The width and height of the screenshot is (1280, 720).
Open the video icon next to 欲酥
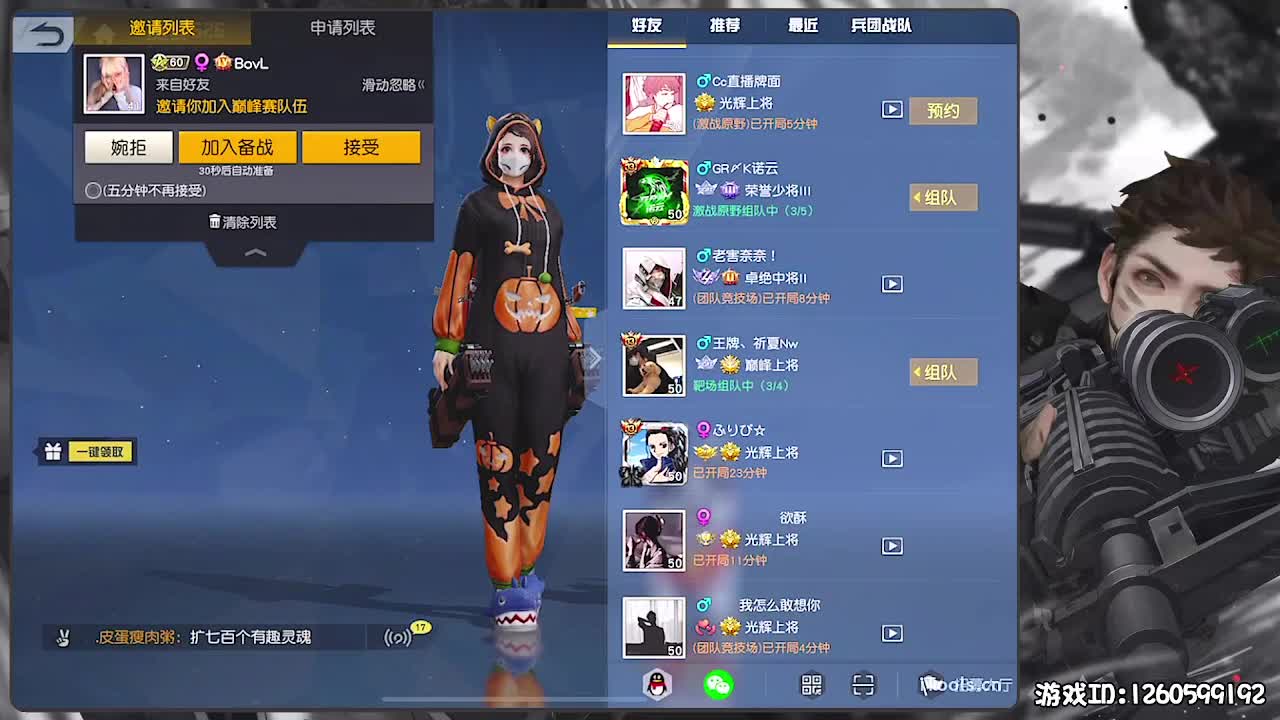coord(892,546)
